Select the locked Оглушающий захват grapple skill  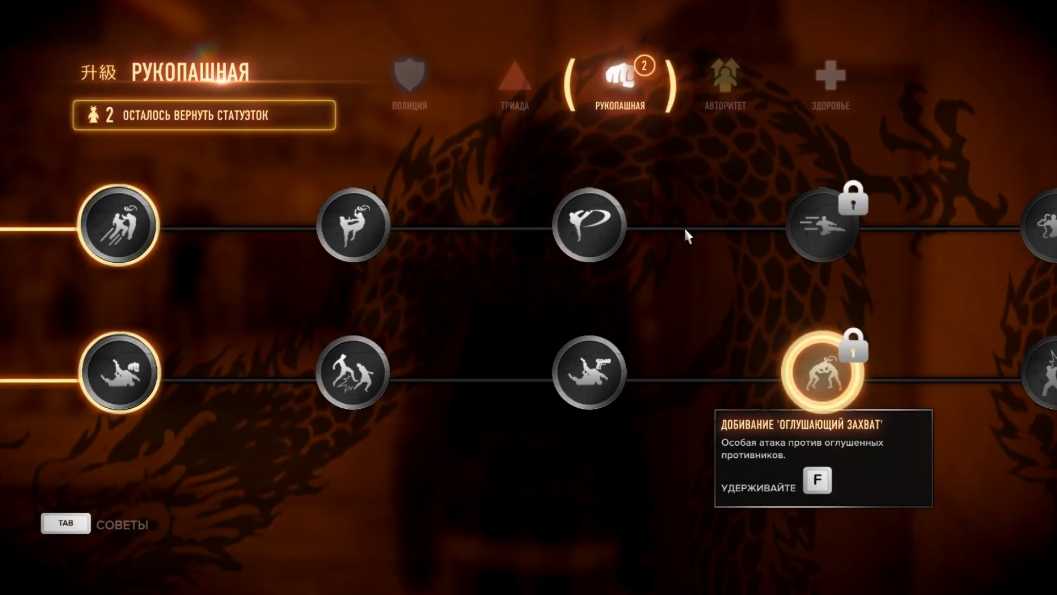(x=822, y=373)
